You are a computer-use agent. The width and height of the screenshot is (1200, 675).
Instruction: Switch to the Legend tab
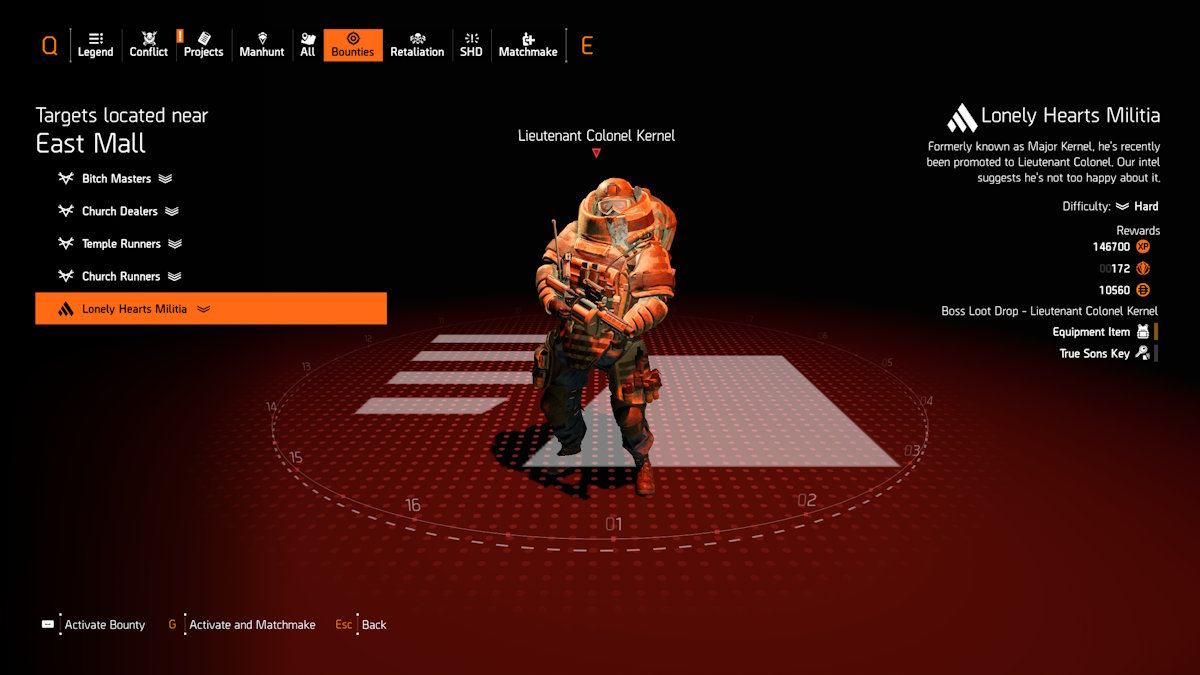(95, 45)
